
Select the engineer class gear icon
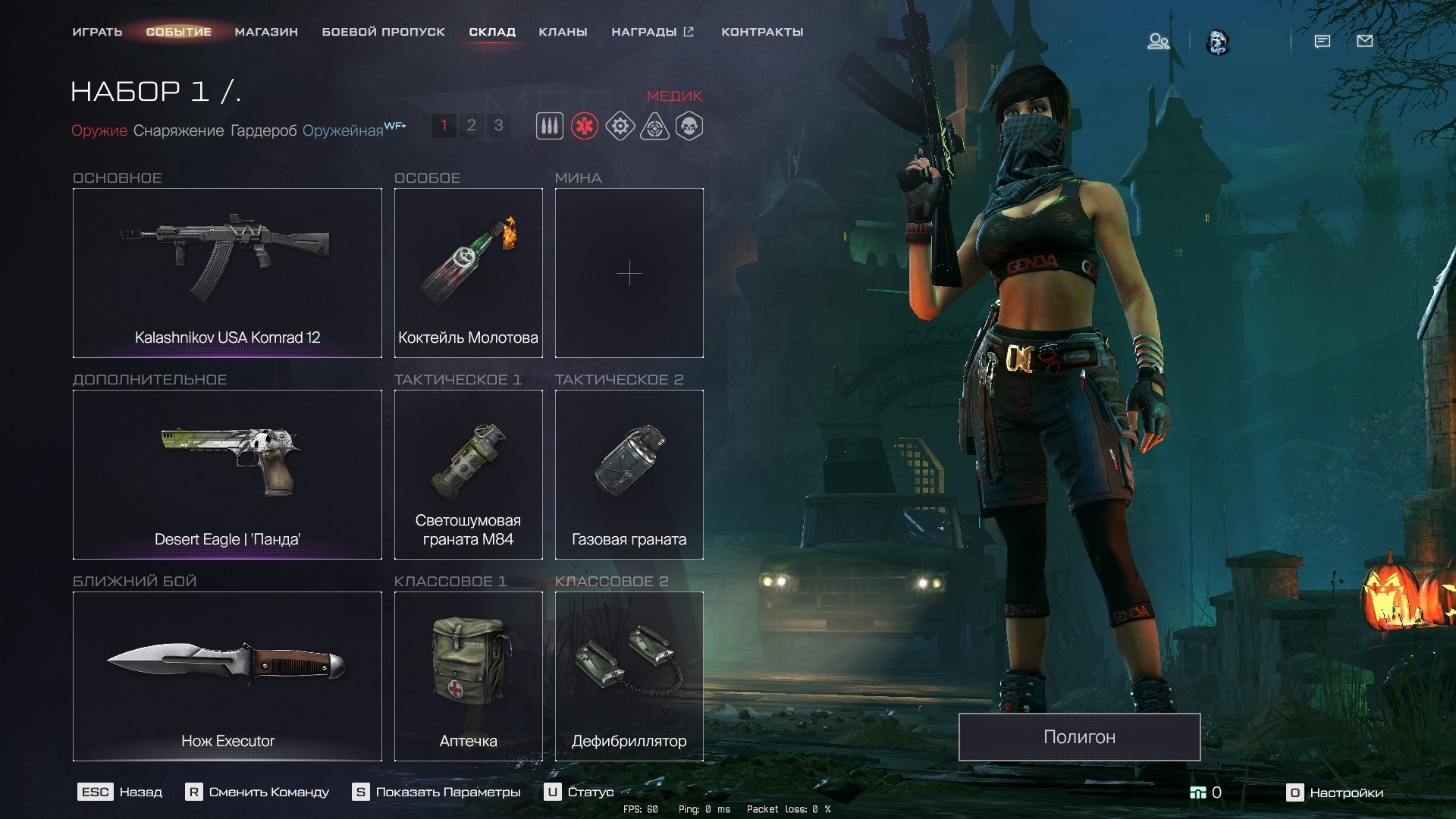620,126
